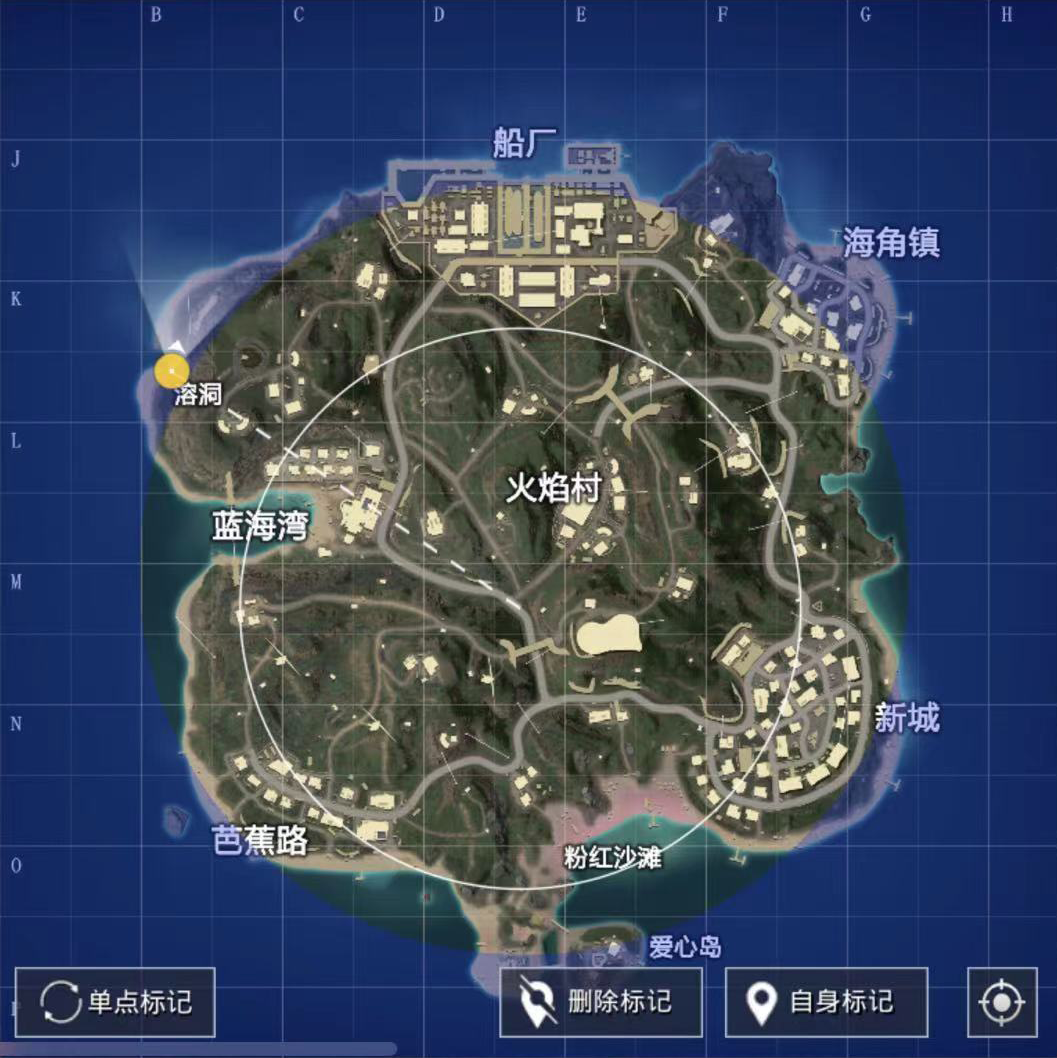
Task: Select the yellow player marker near 溶洞
Action: (x=172, y=372)
